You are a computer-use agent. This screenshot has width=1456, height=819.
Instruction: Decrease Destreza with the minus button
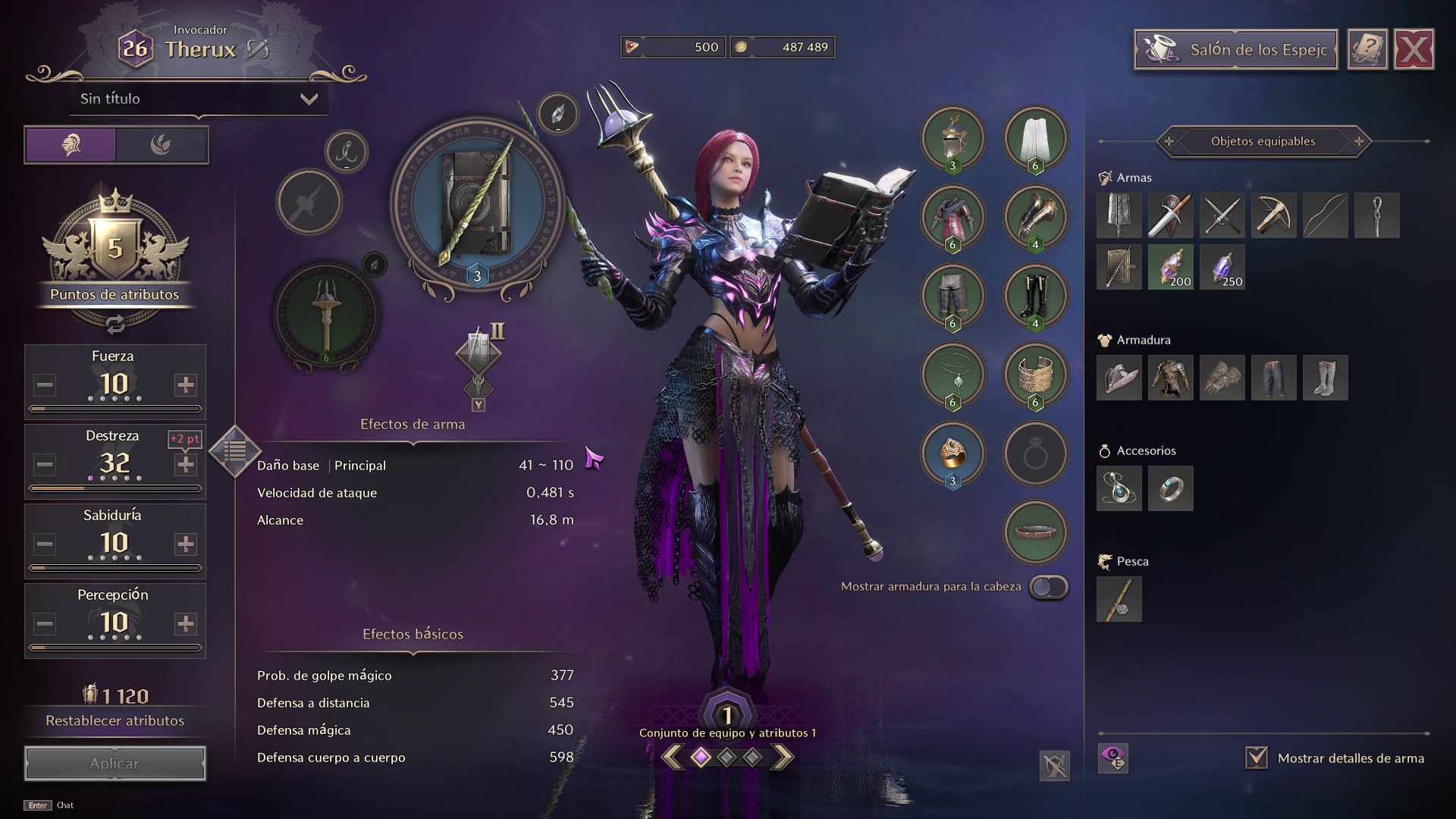[x=45, y=465]
